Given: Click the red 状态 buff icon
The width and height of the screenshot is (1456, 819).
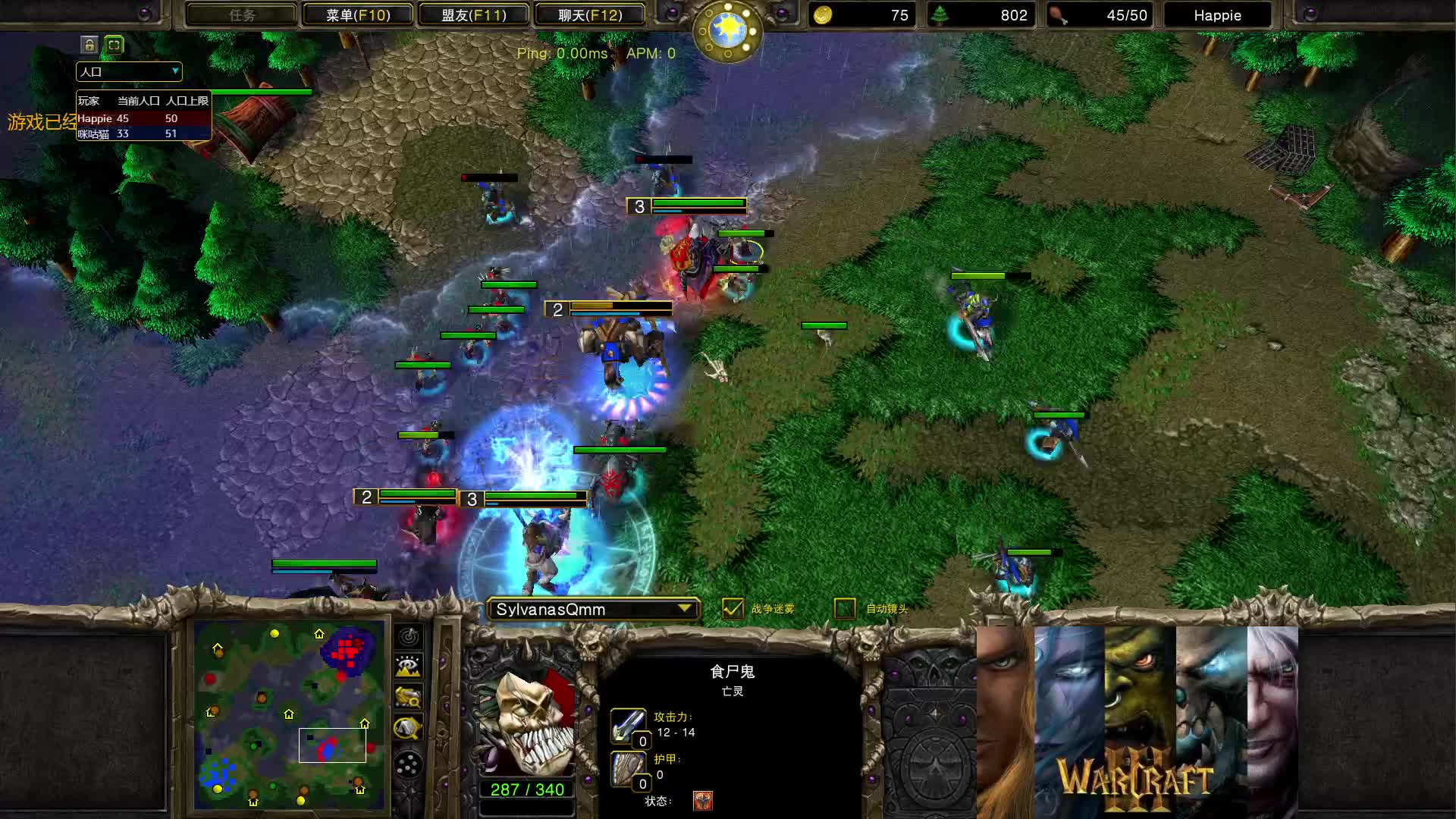Looking at the screenshot, I should click(x=702, y=800).
